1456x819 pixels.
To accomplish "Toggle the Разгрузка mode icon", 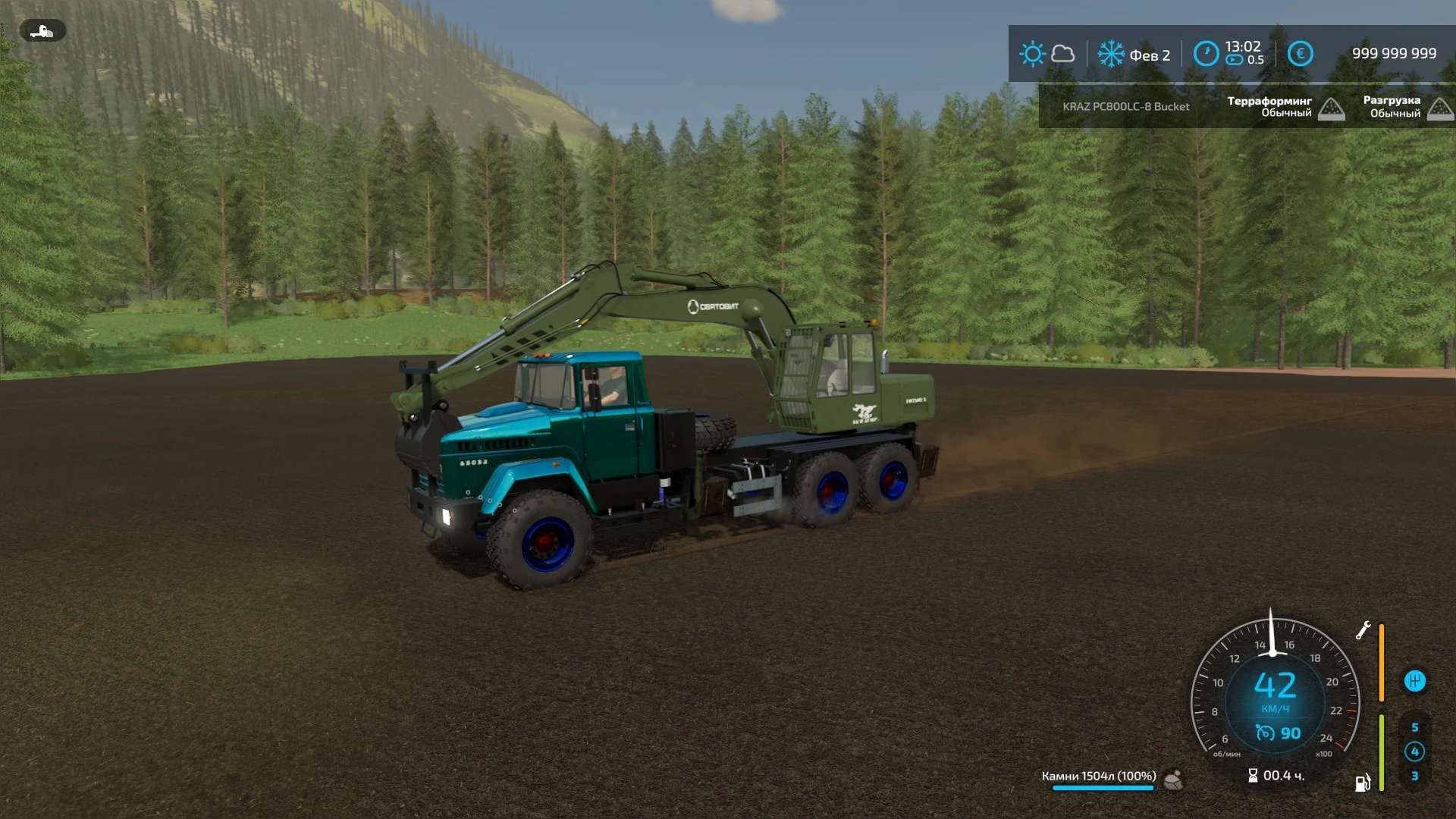I will 1440,109.
